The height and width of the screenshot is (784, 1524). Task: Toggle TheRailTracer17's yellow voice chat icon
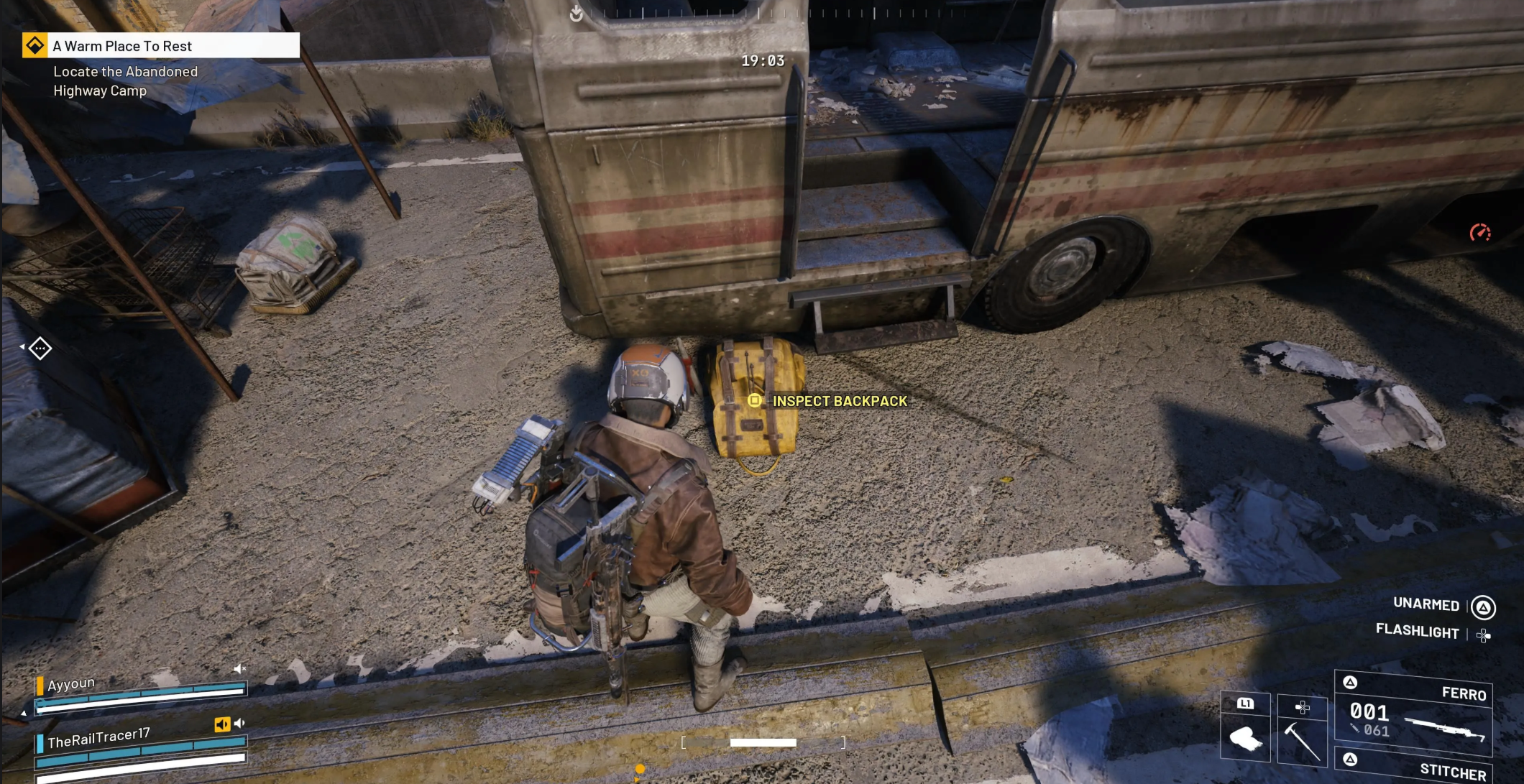[222, 724]
